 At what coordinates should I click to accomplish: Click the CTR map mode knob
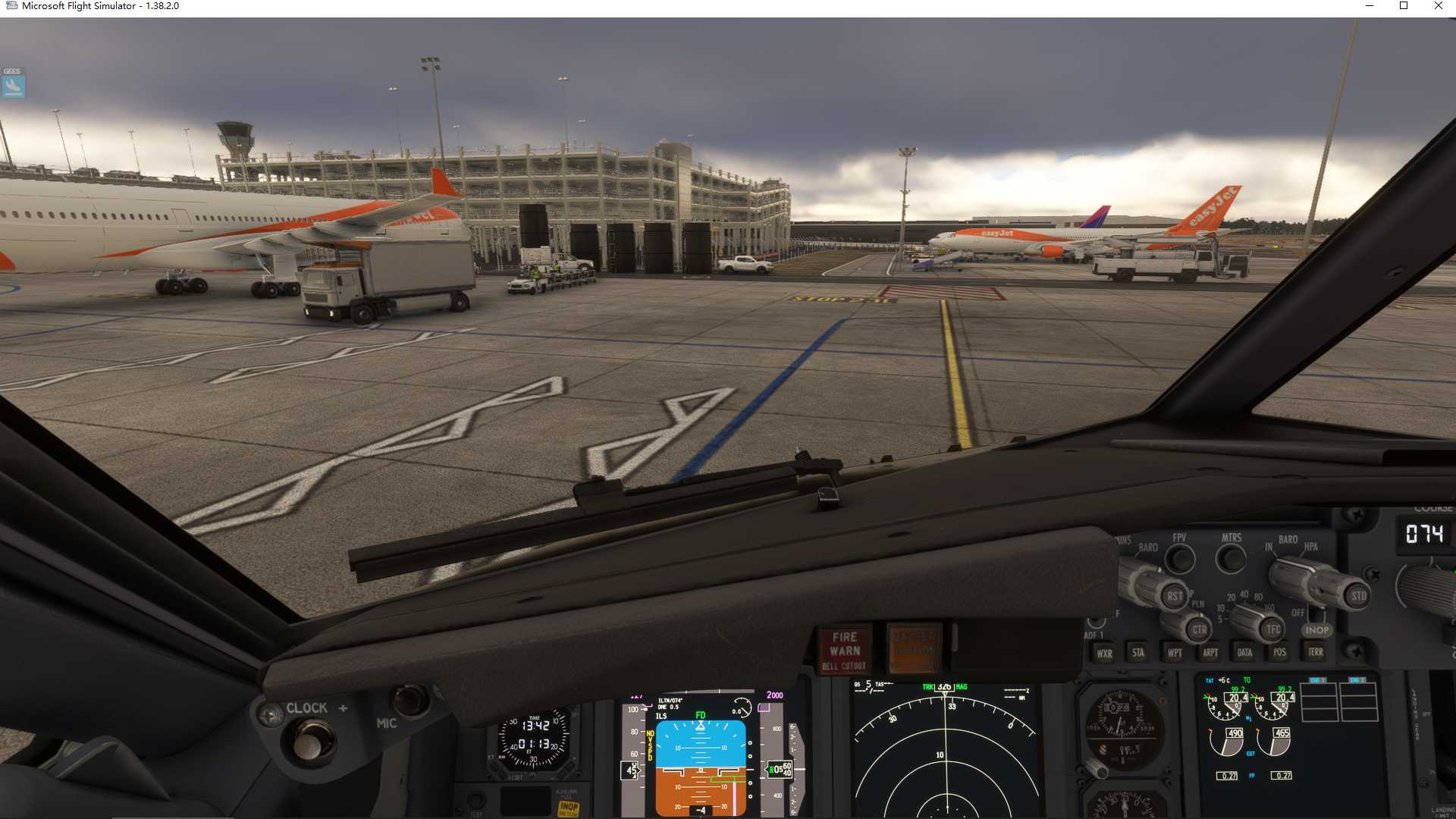(1199, 629)
